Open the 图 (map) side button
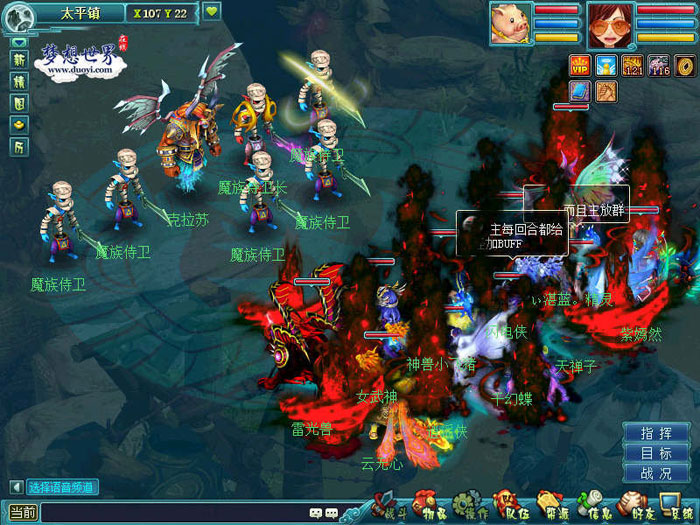This screenshot has height=525, width=700. (19, 102)
